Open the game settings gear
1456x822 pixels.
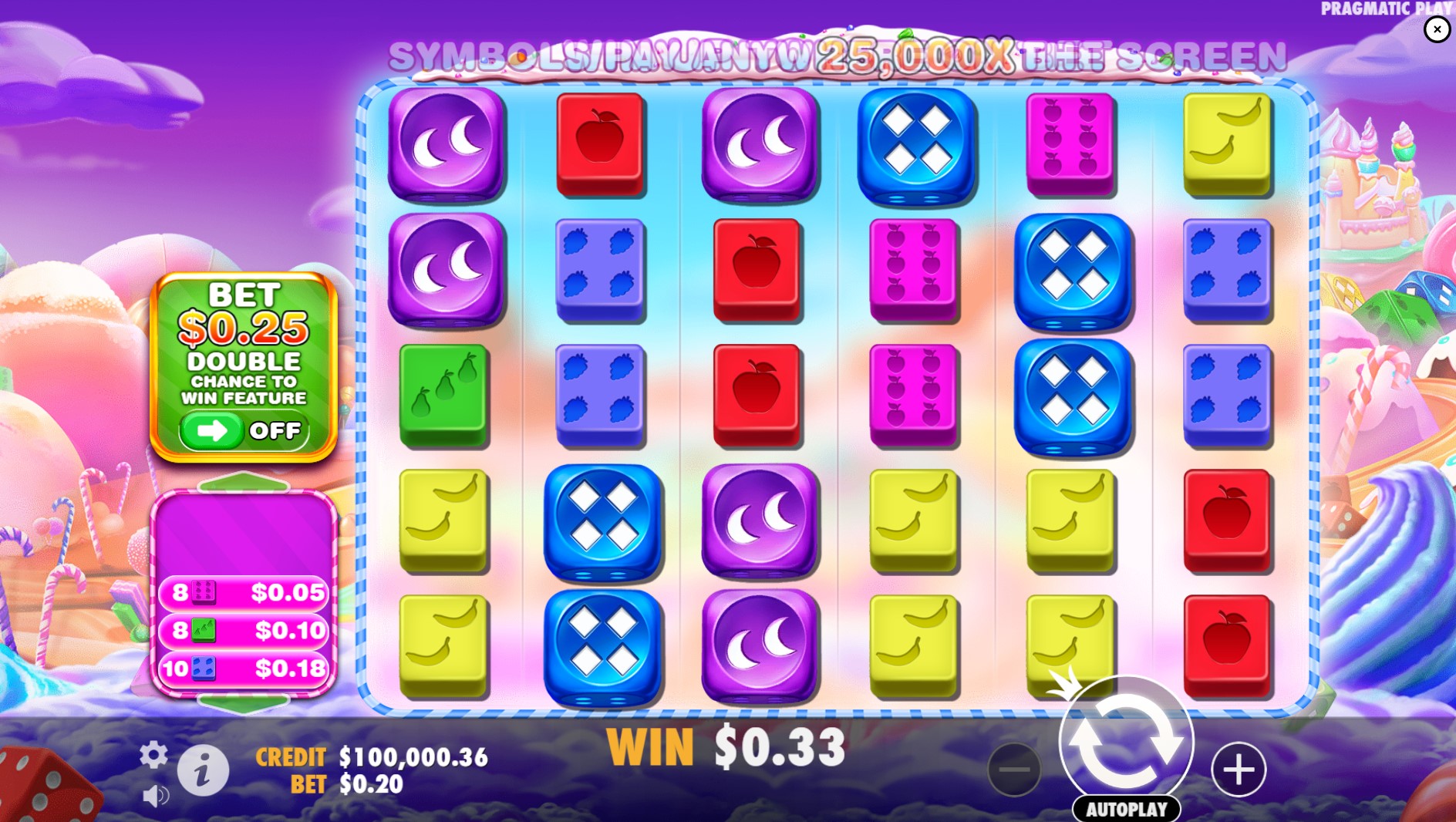pyautogui.click(x=153, y=756)
